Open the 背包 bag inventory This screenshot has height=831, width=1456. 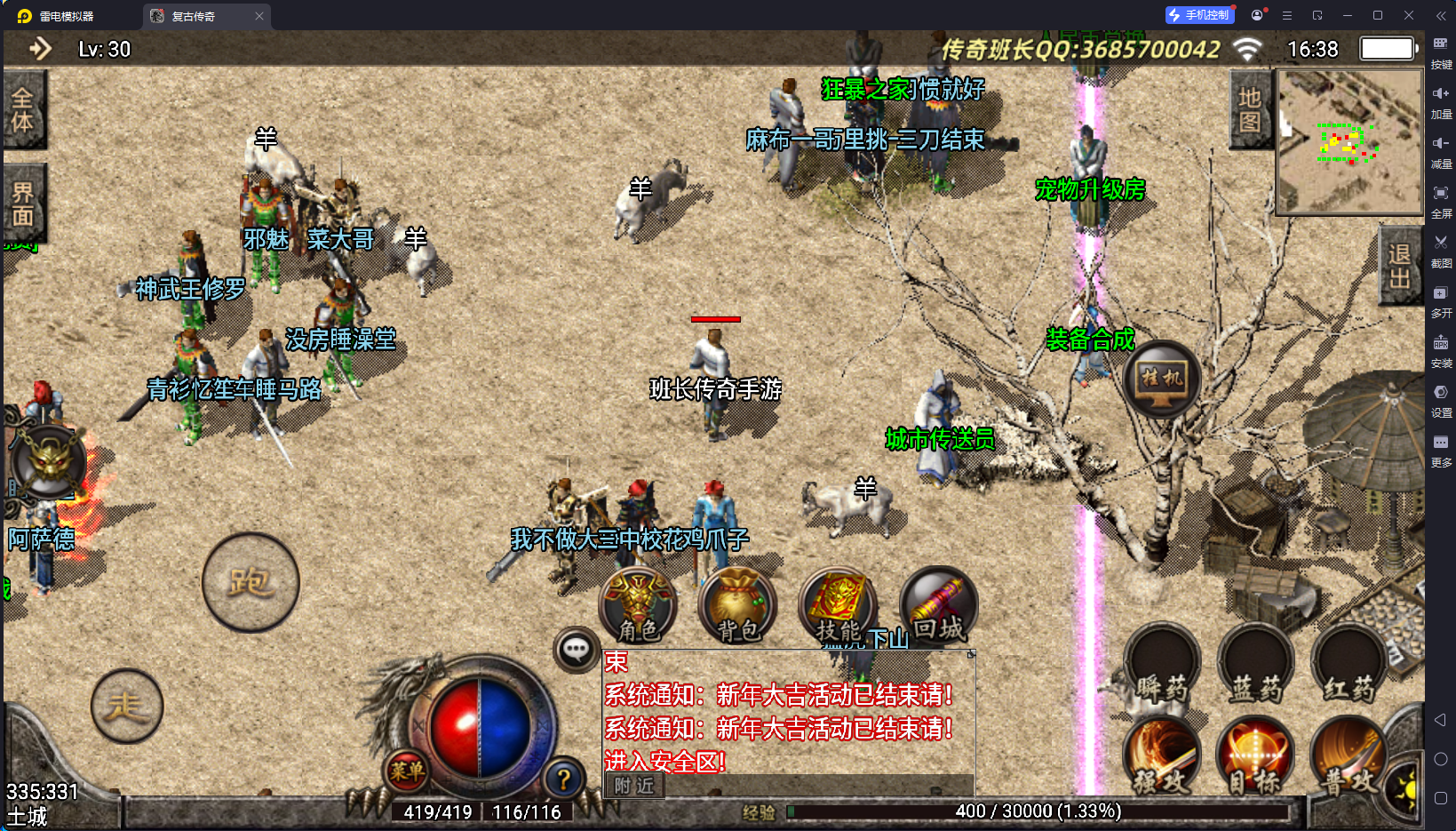coord(737,606)
